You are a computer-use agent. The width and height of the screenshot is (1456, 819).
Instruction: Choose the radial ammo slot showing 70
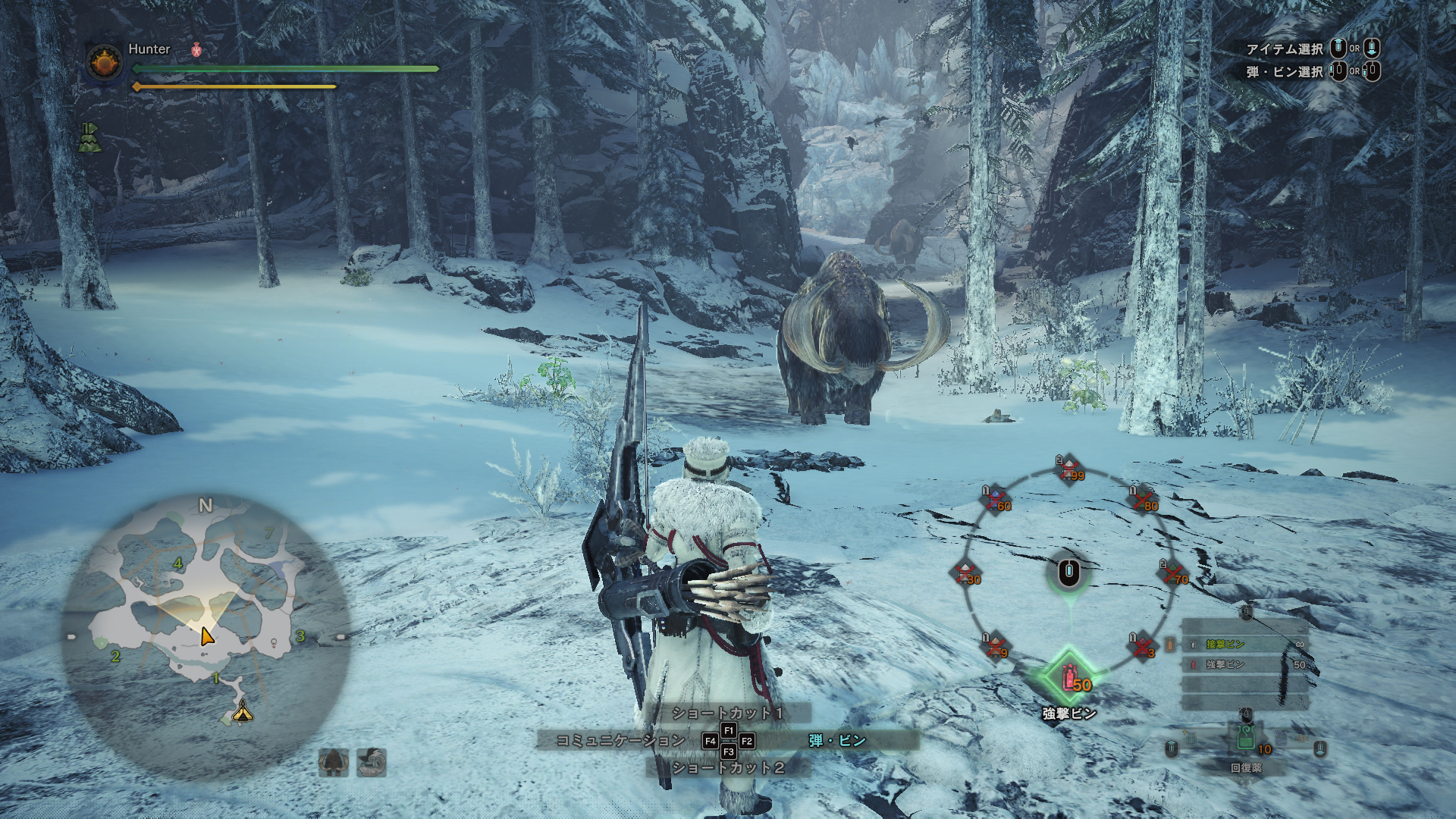point(1173,574)
